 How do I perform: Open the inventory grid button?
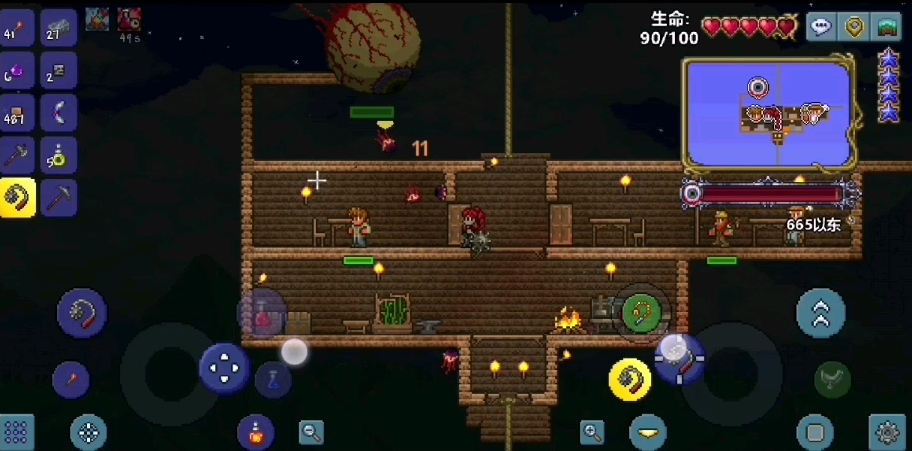17,432
